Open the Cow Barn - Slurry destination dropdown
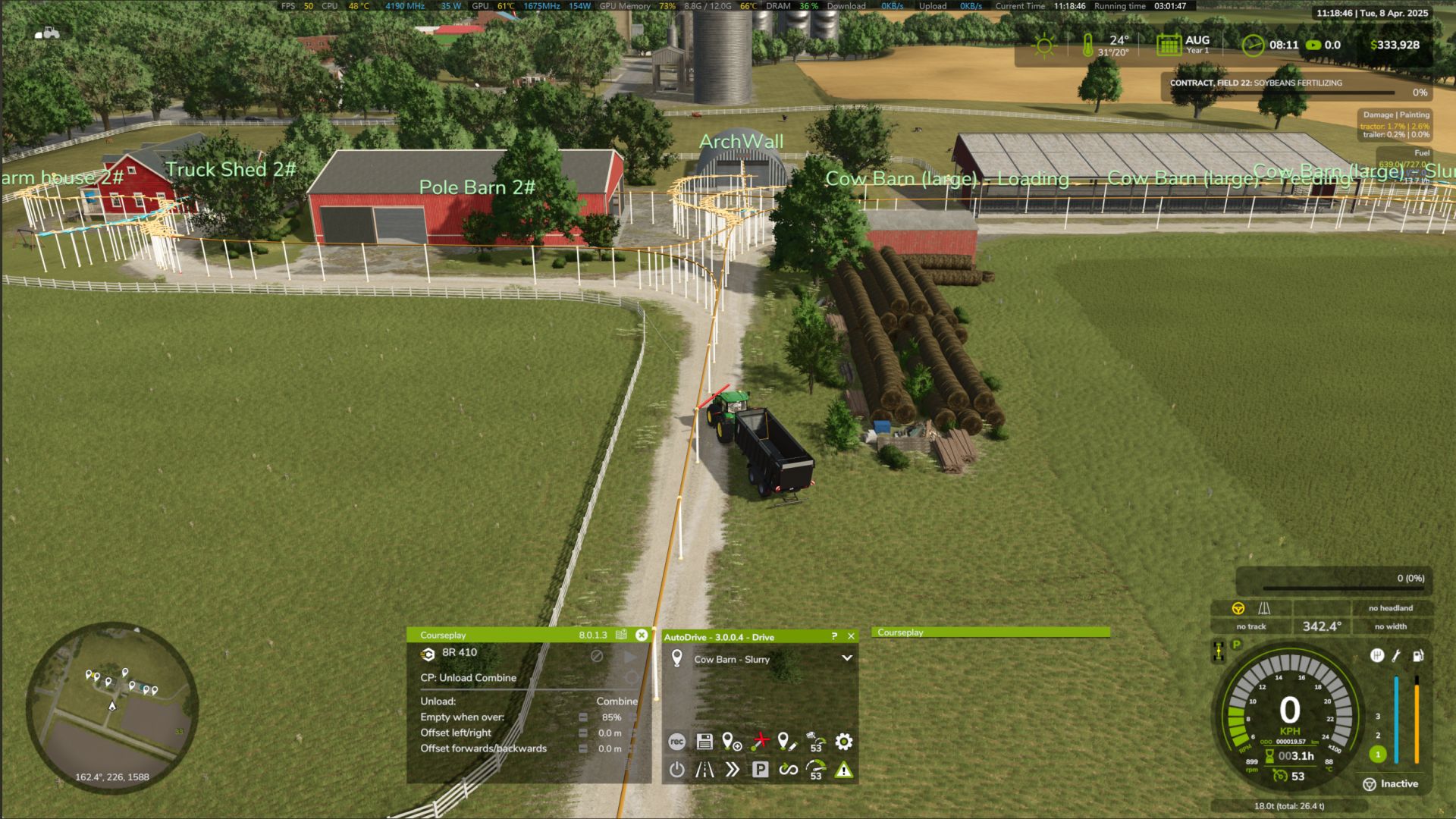The width and height of the screenshot is (1456, 819). [846, 658]
